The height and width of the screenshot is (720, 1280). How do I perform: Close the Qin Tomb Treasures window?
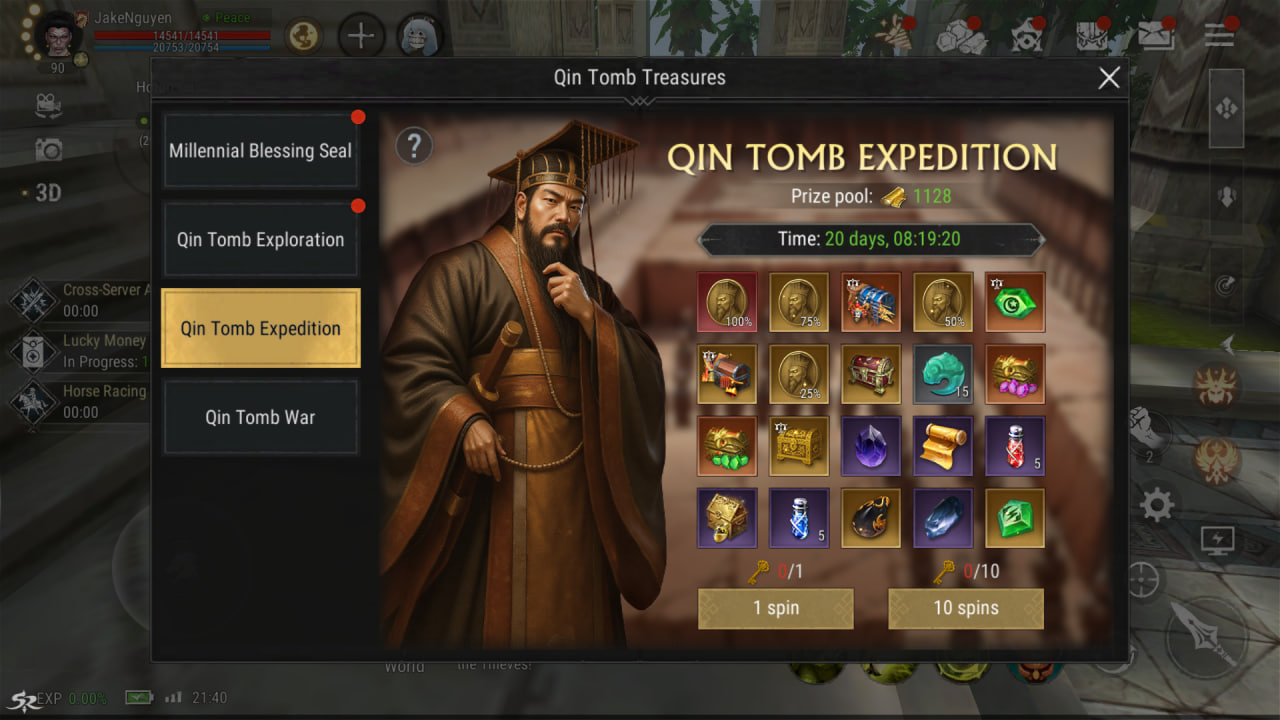coord(1109,78)
